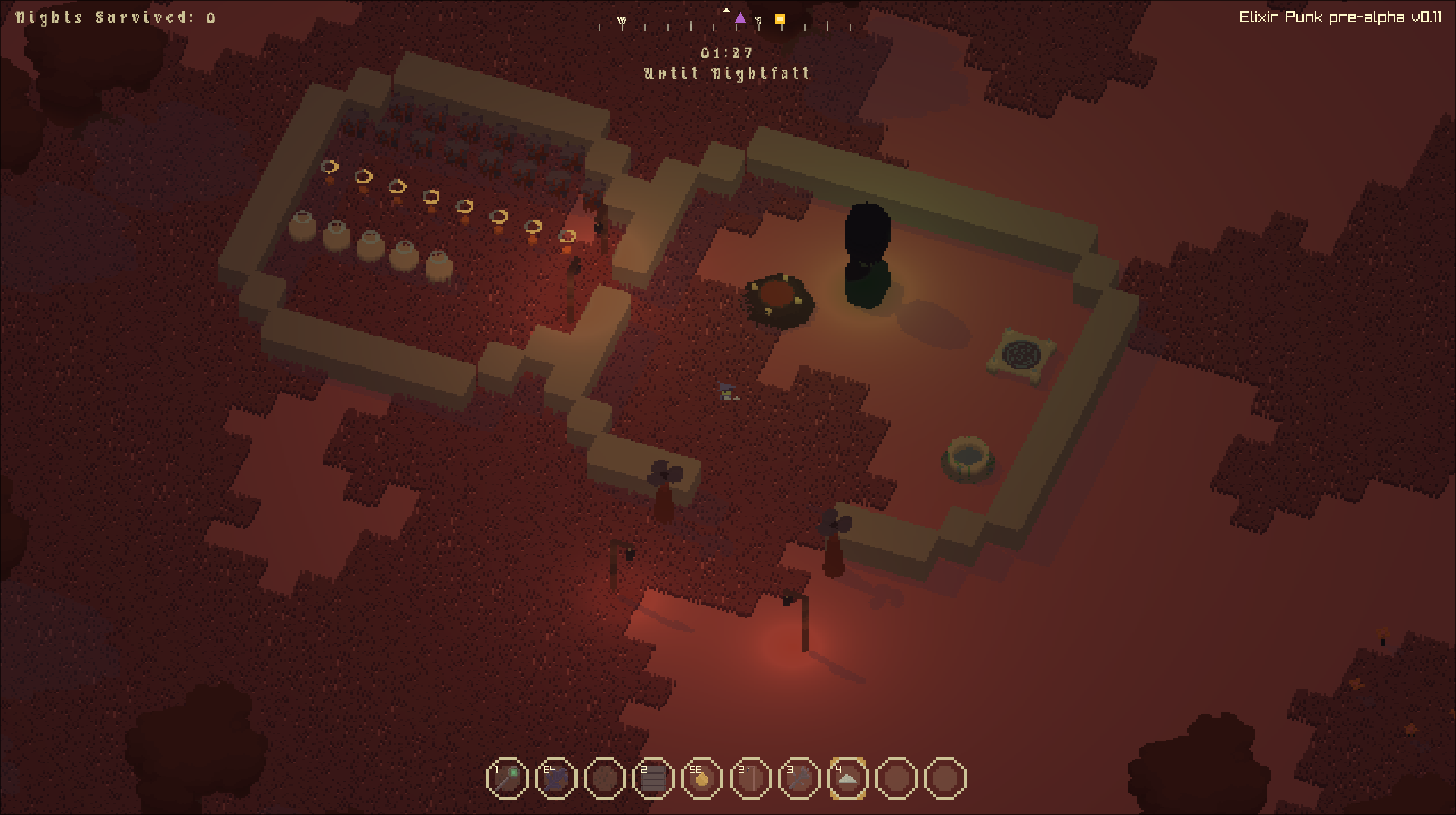The image size is (1456, 815).
Task: Select the dark plant slot with 64
Action: pyautogui.click(x=555, y=779)
